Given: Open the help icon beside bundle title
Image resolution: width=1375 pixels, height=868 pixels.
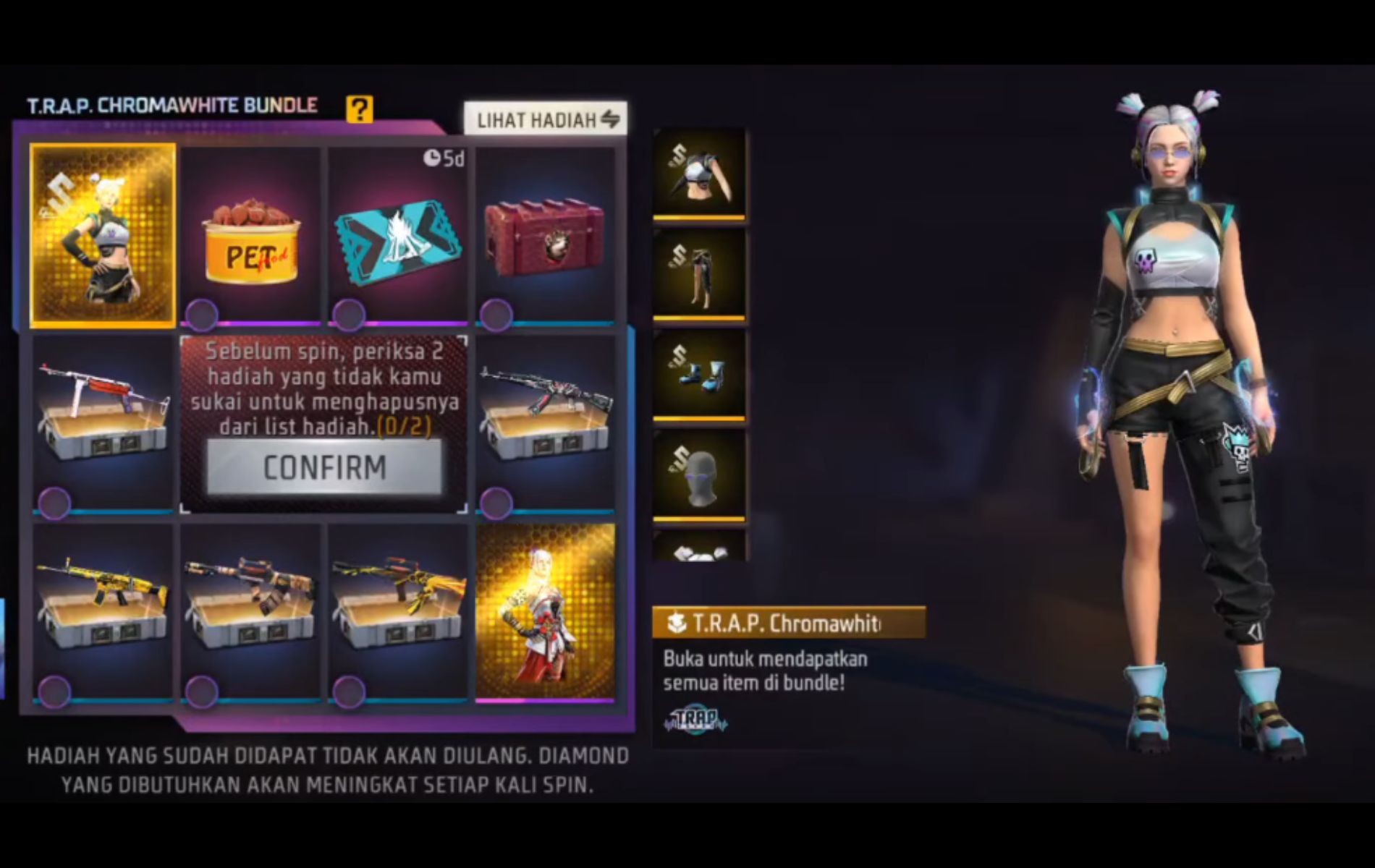Looking at the screenshot, I should point(359,109).
